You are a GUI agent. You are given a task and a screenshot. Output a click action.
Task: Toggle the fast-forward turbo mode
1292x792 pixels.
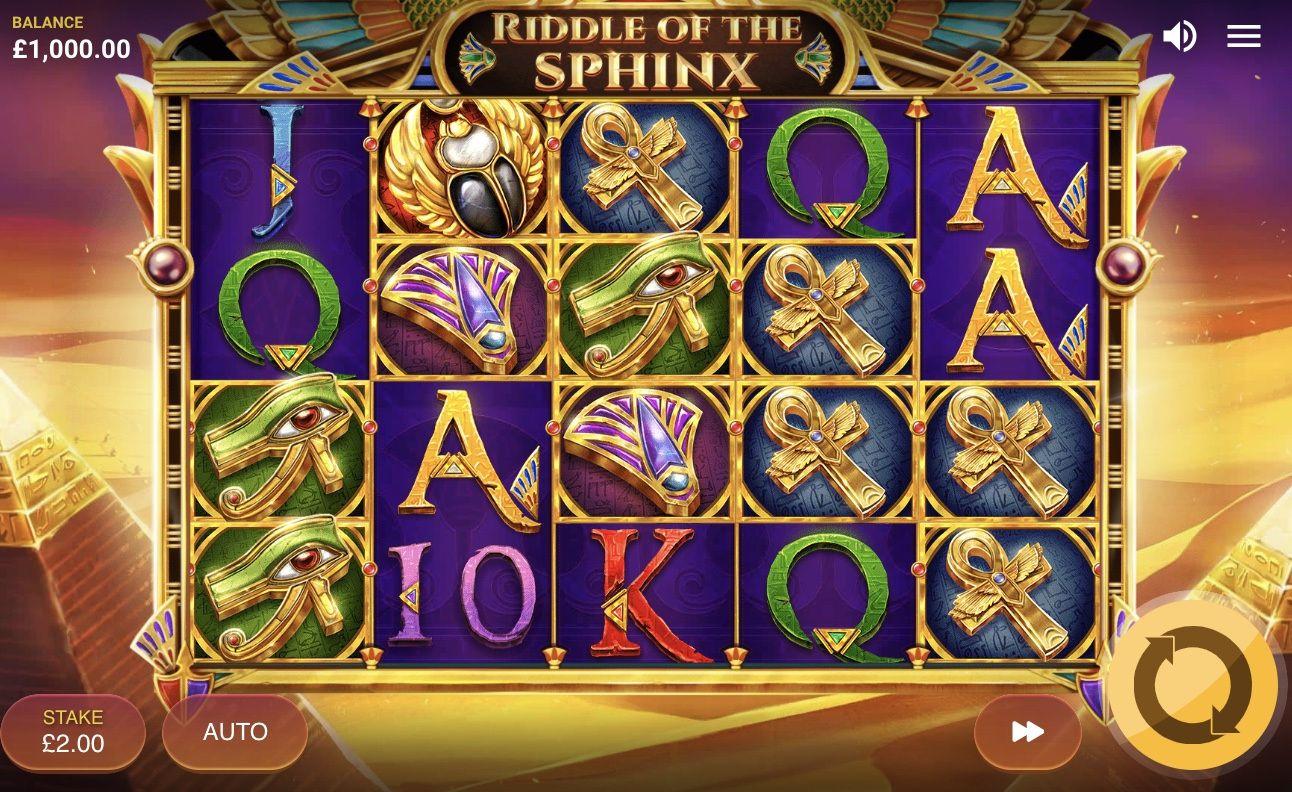1027,732
